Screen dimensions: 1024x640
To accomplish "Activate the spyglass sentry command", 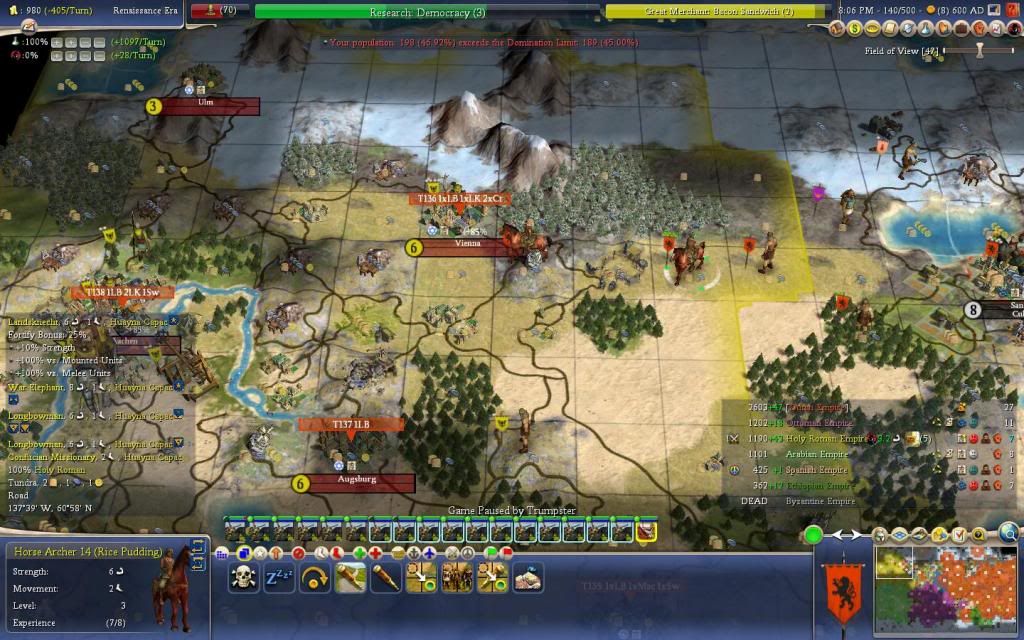I will pos(386,577).
